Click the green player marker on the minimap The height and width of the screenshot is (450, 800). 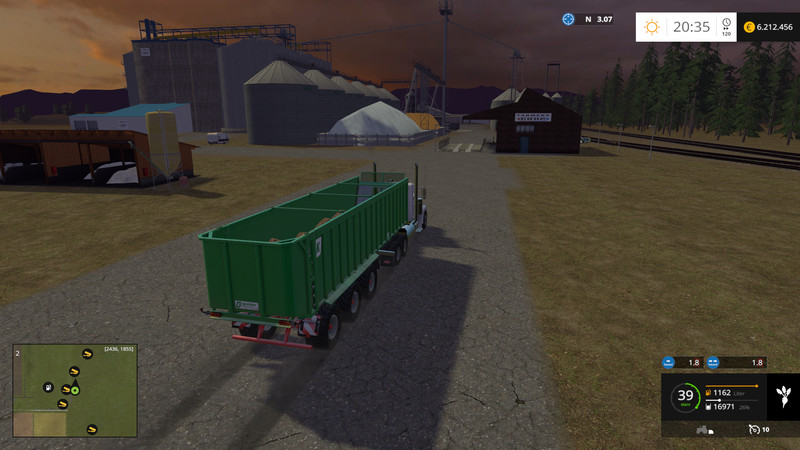coord(74,390)
